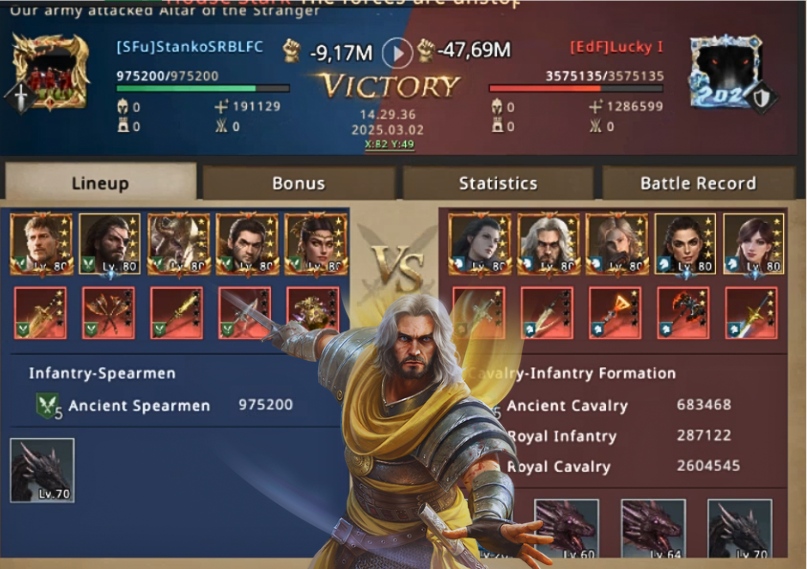Inspect the orange triangle equipment slot
The height and width of the screenshot is (569, 807).
tap(615, 313)
